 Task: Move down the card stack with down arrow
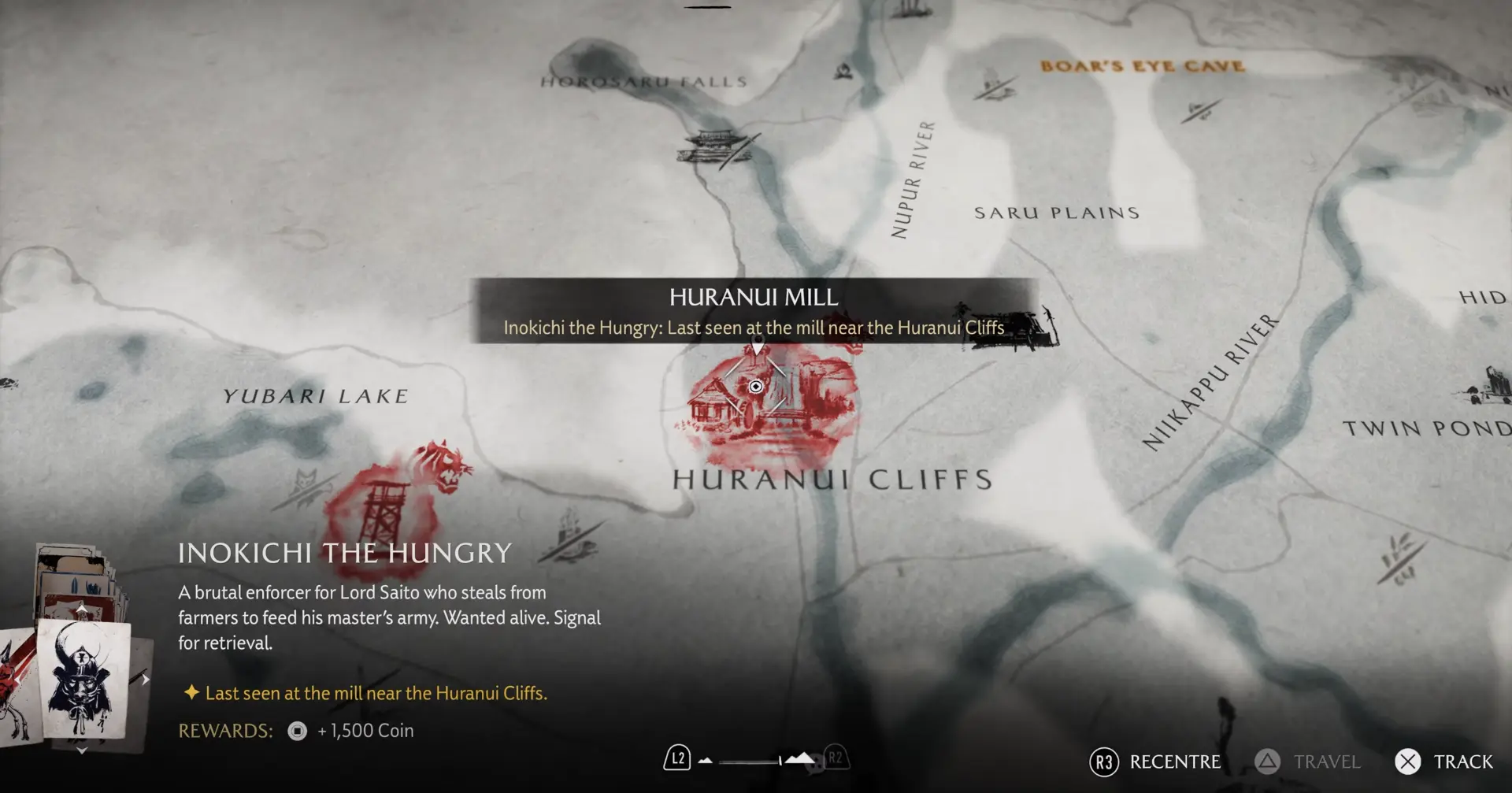(82, 750)
